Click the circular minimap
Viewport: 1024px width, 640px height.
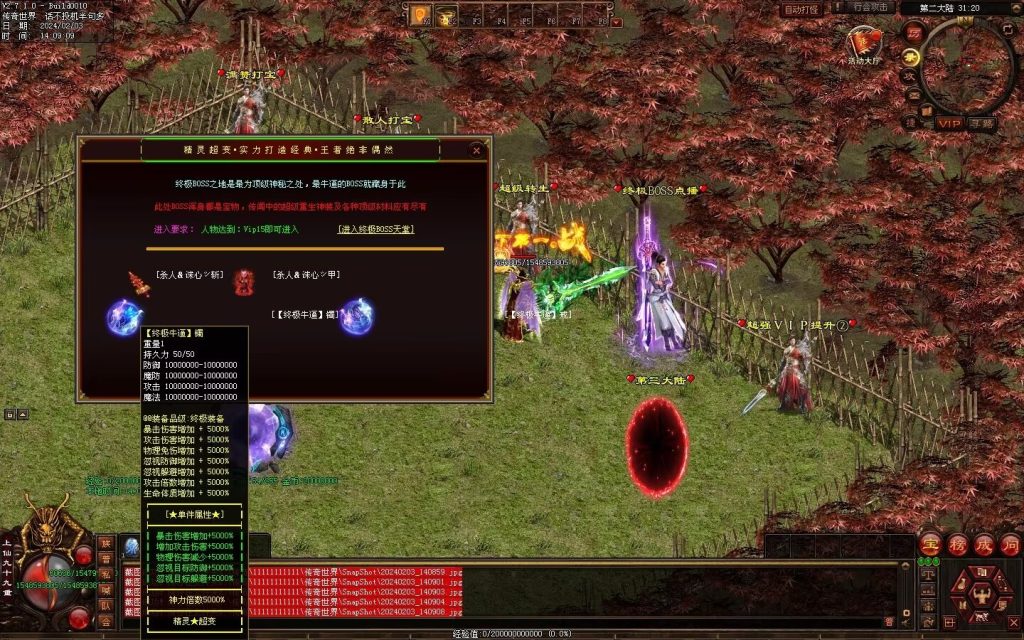[x=966, y=66]
